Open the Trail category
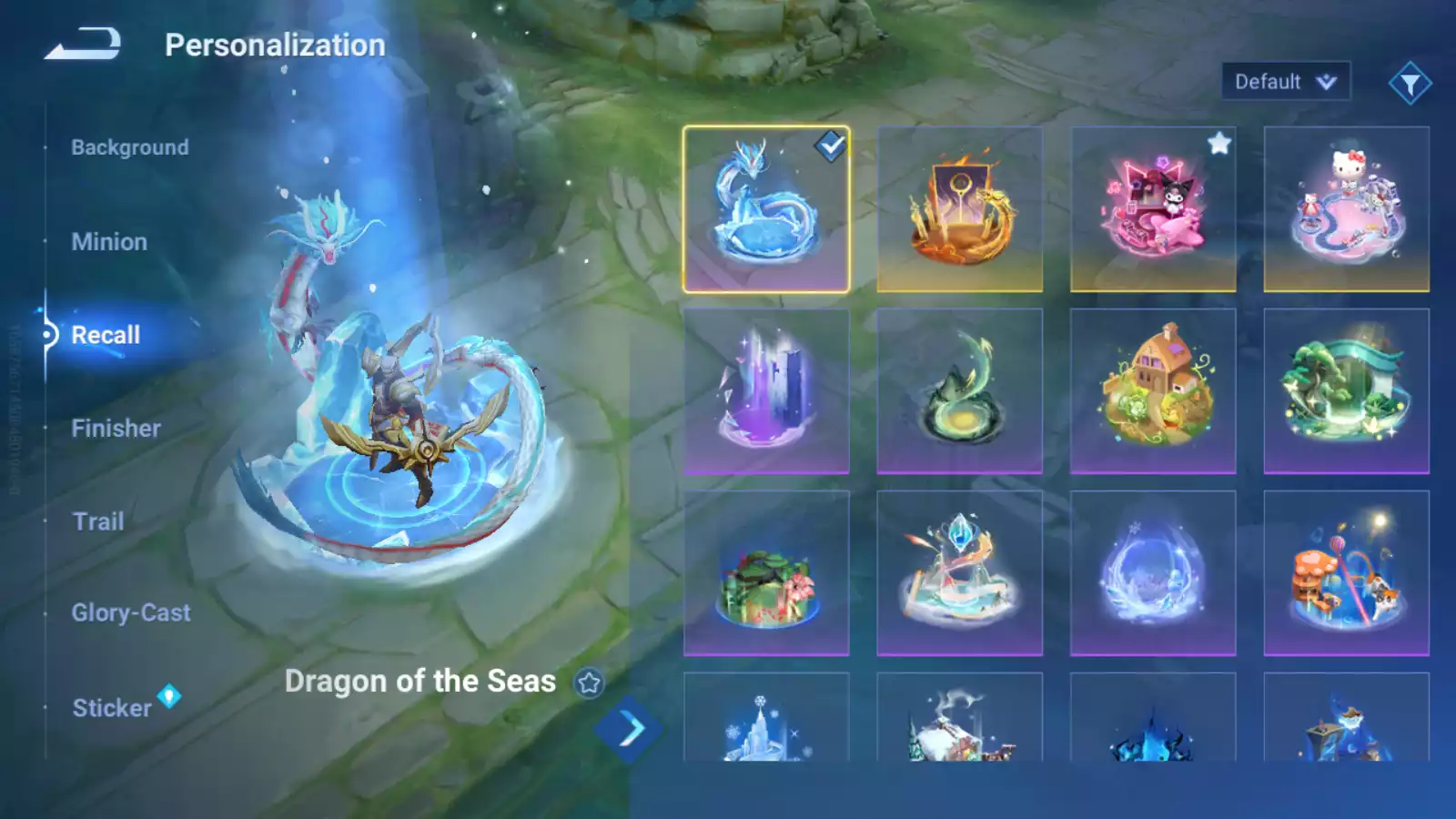 pyautogui.click(x=98, y=521)
